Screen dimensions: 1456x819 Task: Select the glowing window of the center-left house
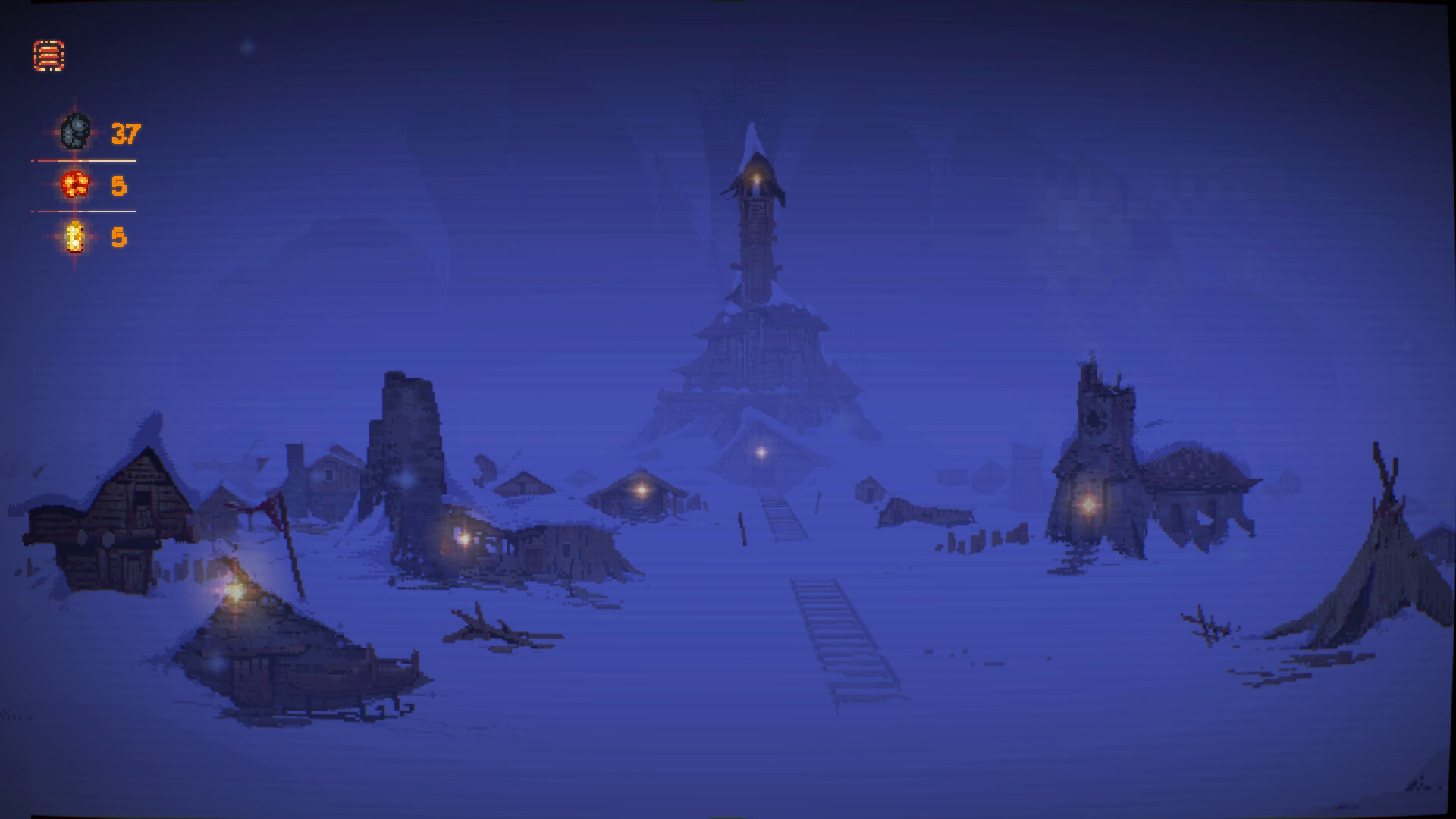pyautogui.click(x=463, y=540)
